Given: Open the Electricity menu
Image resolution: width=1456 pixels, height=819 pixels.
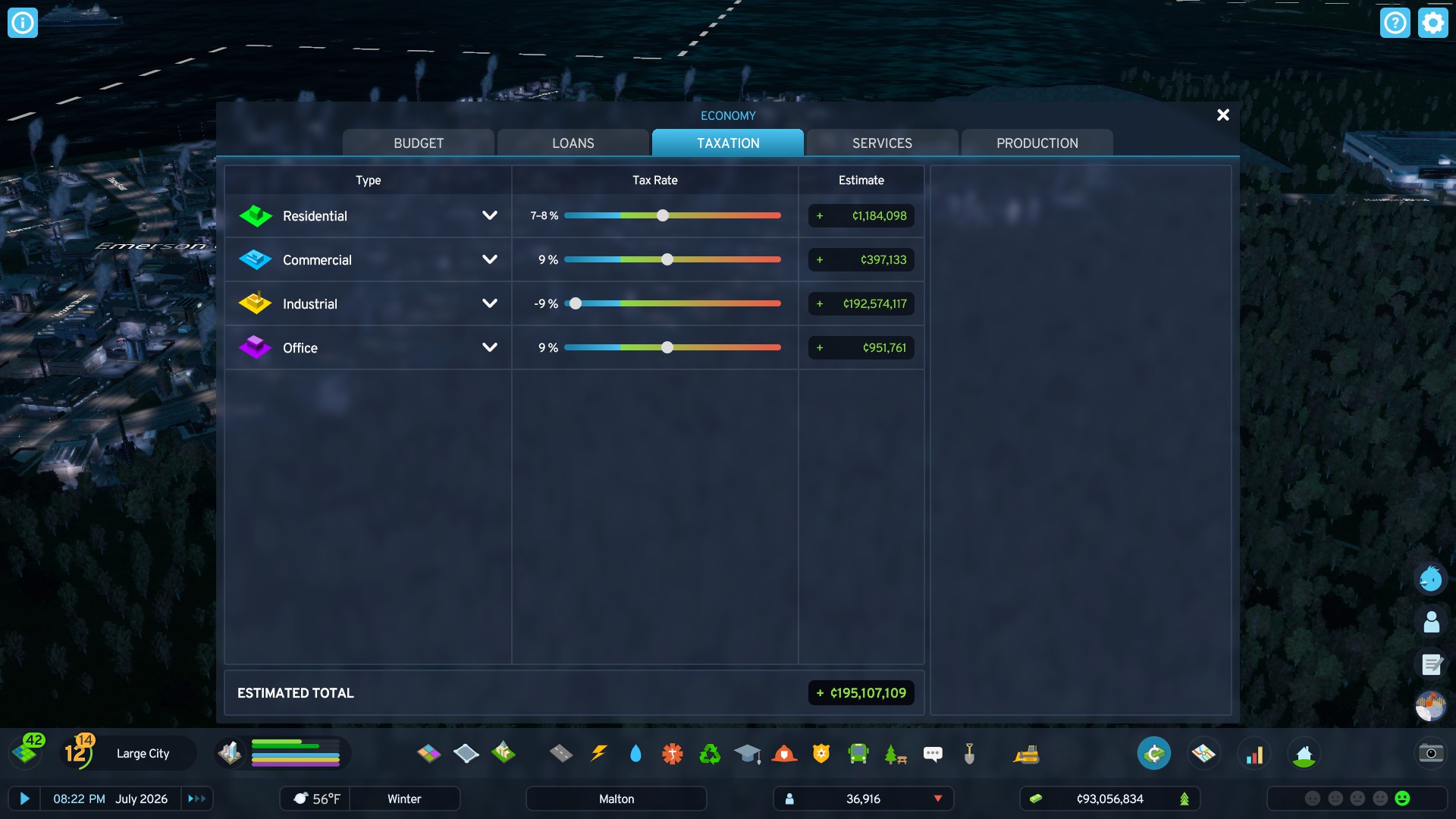Looking at the screenshot, I should [599, 753].
